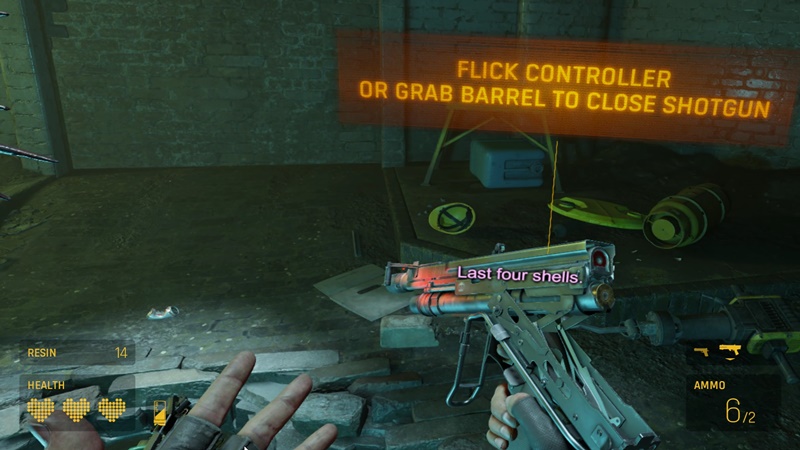
Task: Select the shotgun weapon icon
Action: tap(728, 350)
